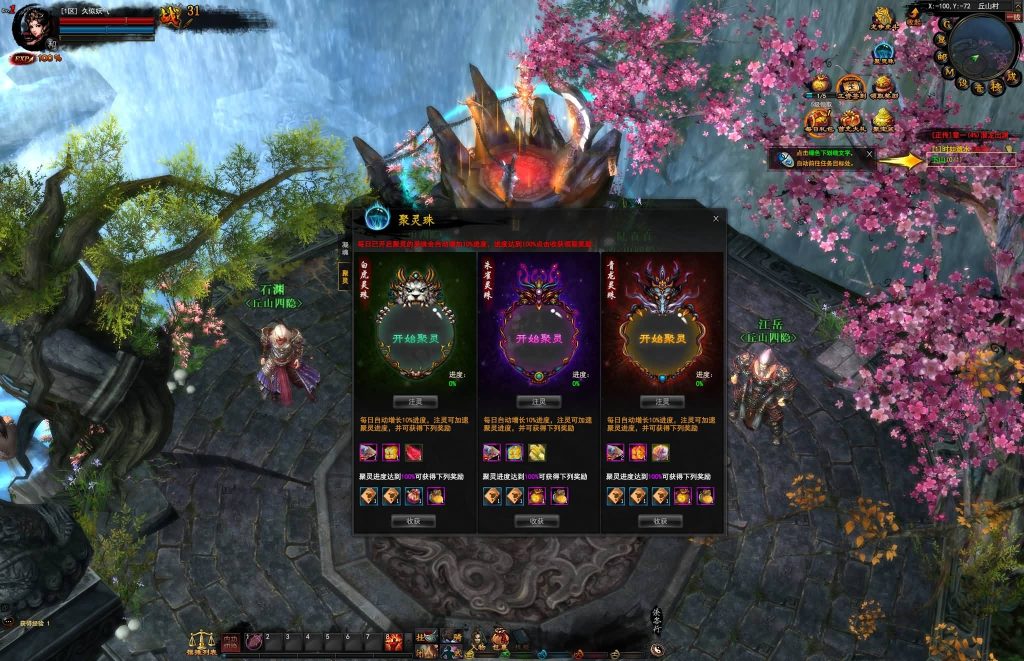Viewport: 1024px width, 661px height.
Task: Click 注灵 under the White Tiger orb
Action: (x=414, y=401)
